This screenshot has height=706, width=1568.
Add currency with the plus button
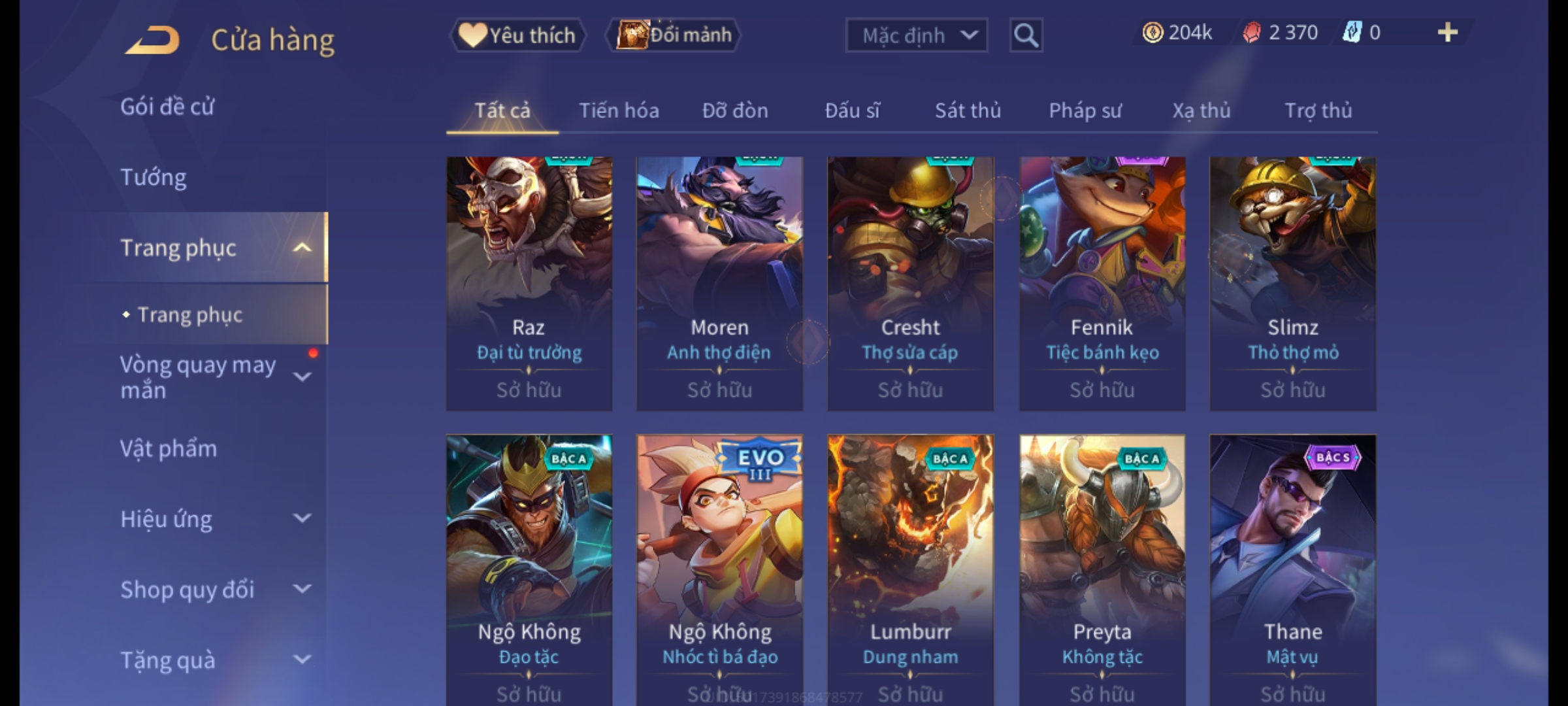(1447, 33)
